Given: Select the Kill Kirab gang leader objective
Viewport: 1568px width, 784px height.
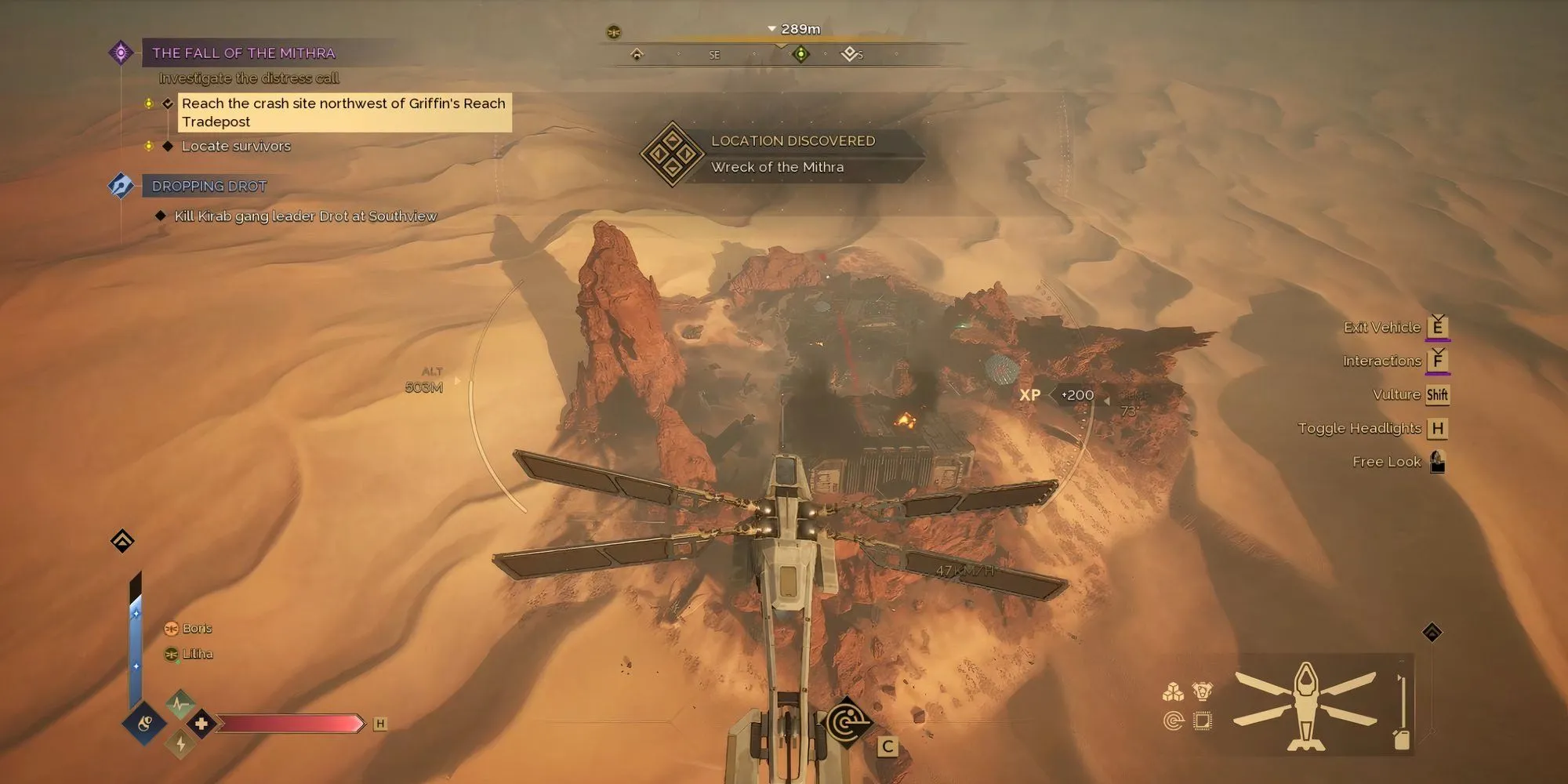Looking at the screenshot, I should click(x=305, y=216).
